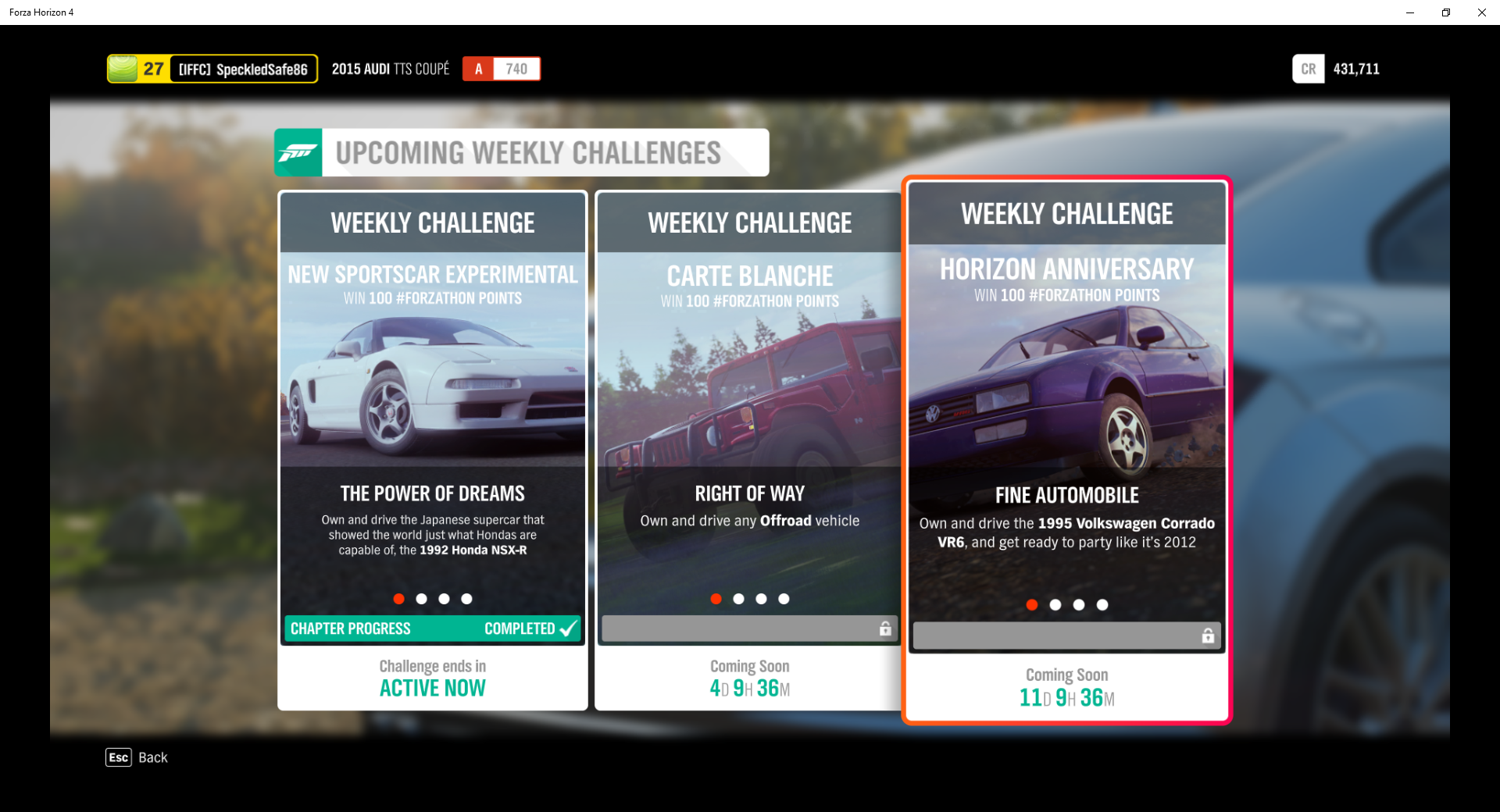
Task: Select the first red dot on The Power of Dreams card
Action: coord(399,599)
